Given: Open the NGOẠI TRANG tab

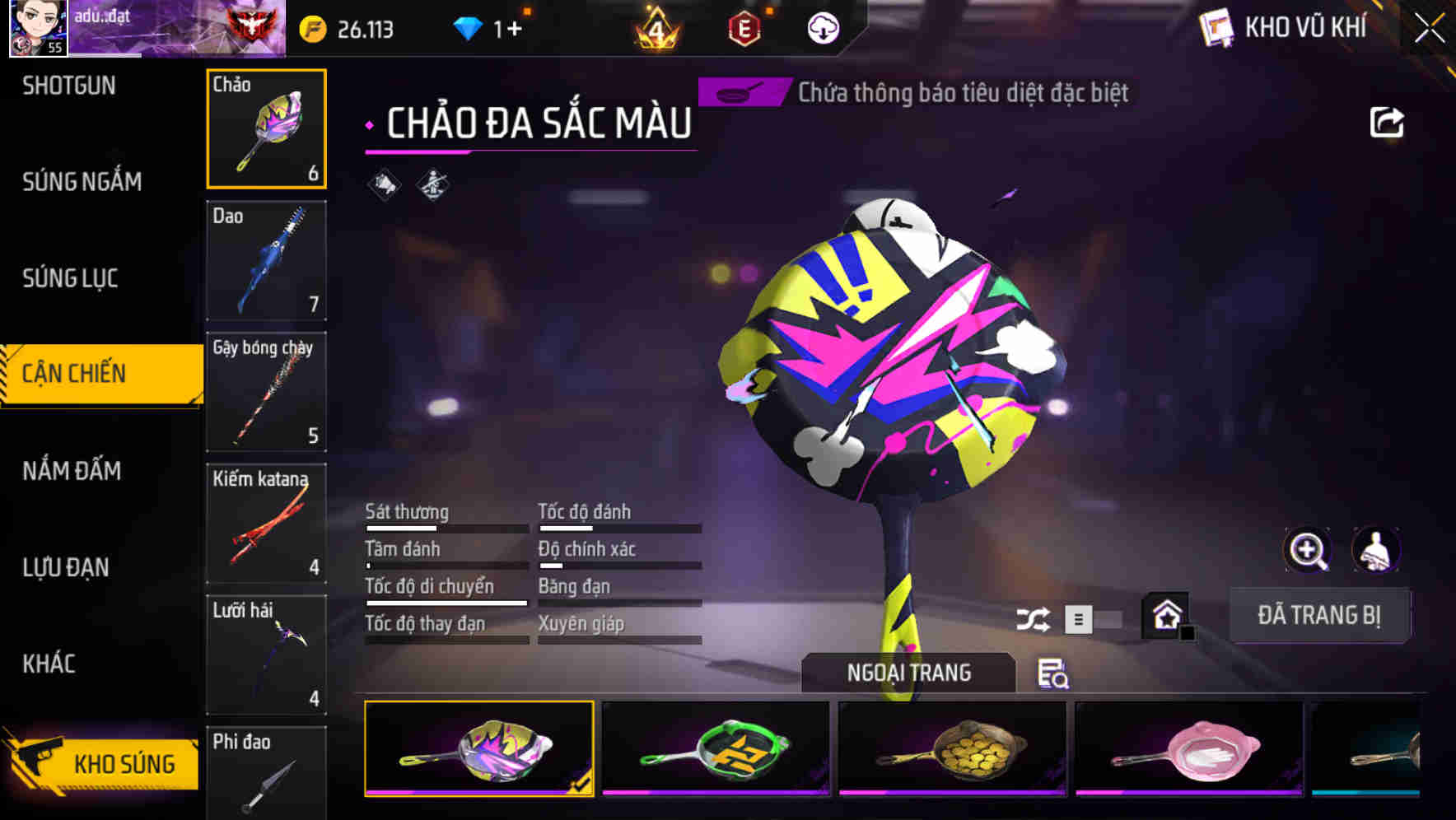Looking at the screenshot, I should (910, 672).
